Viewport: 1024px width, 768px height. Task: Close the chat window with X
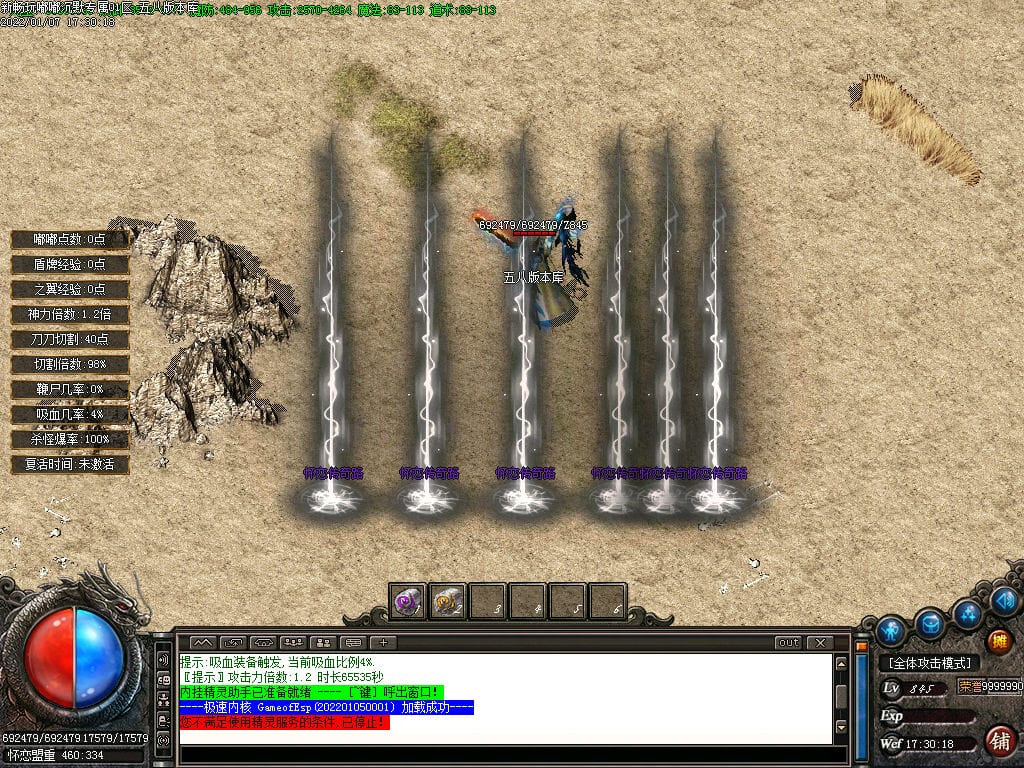819,642
